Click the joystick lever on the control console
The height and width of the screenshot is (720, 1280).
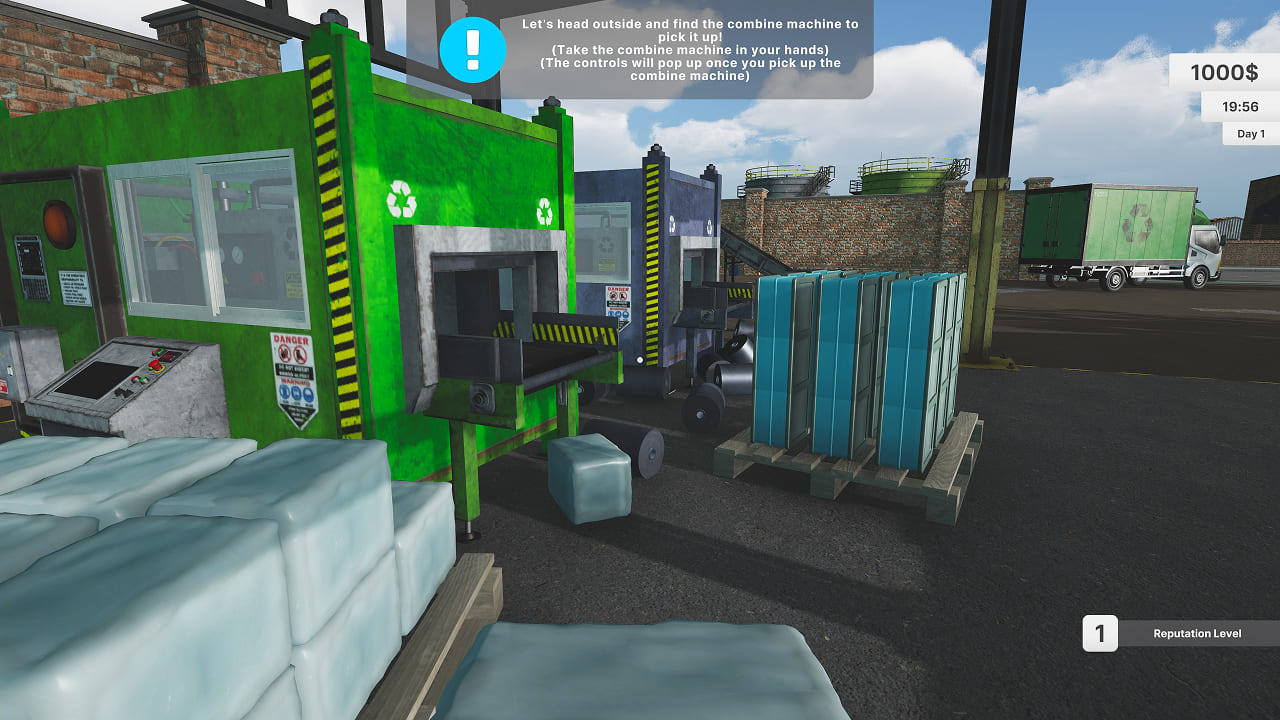coord(122,392)
